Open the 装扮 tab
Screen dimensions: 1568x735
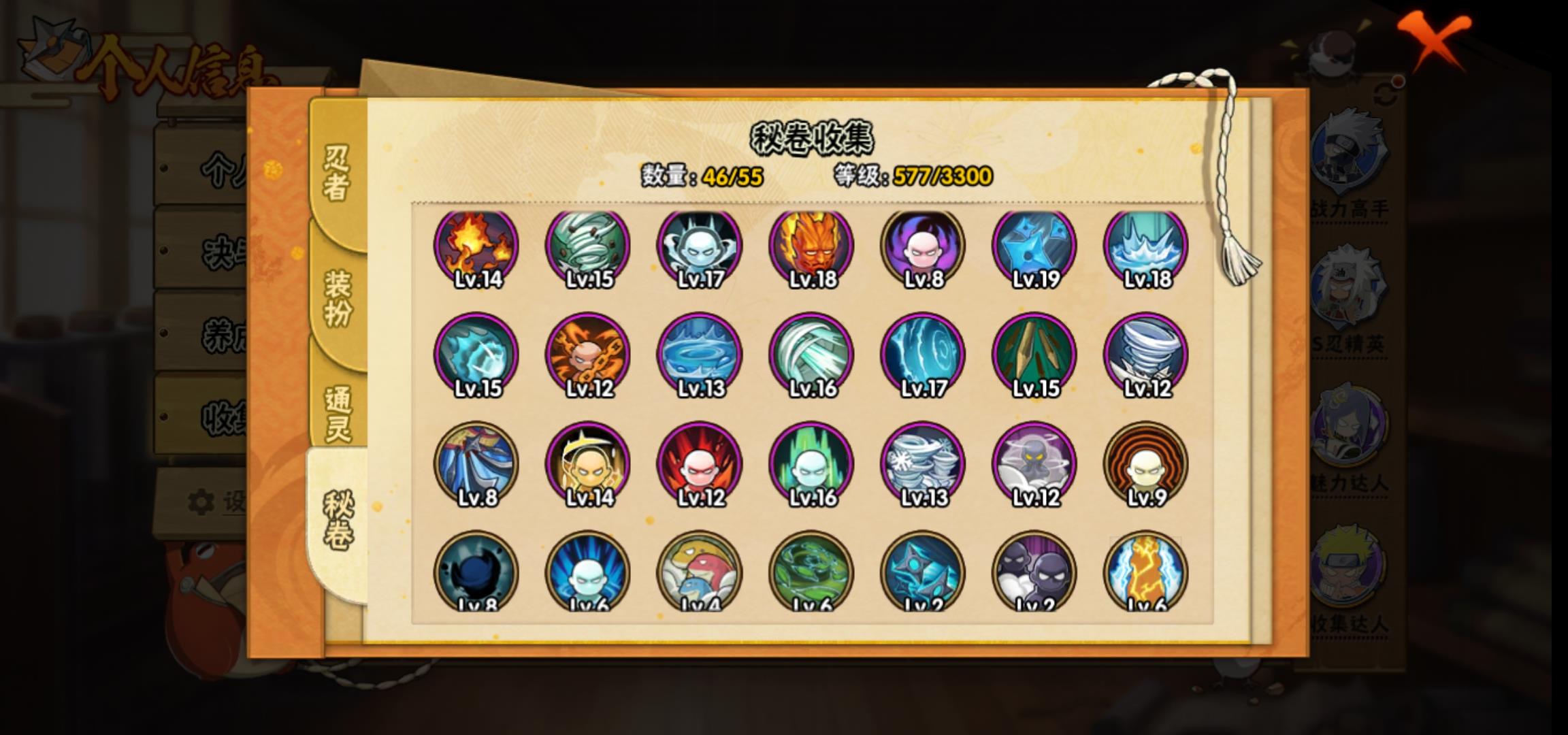338,298
